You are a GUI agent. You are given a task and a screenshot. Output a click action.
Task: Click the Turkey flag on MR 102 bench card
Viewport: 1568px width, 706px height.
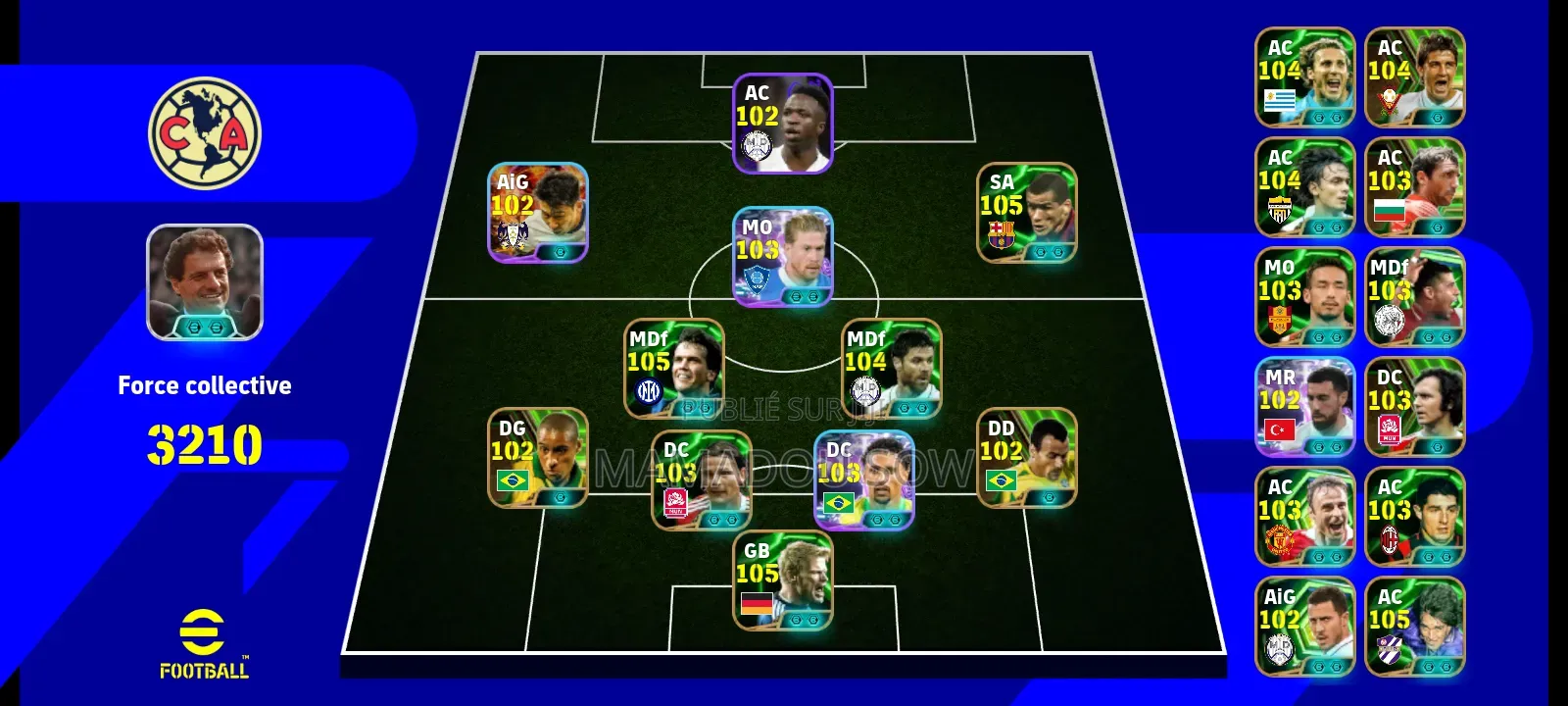point(1279,429)
